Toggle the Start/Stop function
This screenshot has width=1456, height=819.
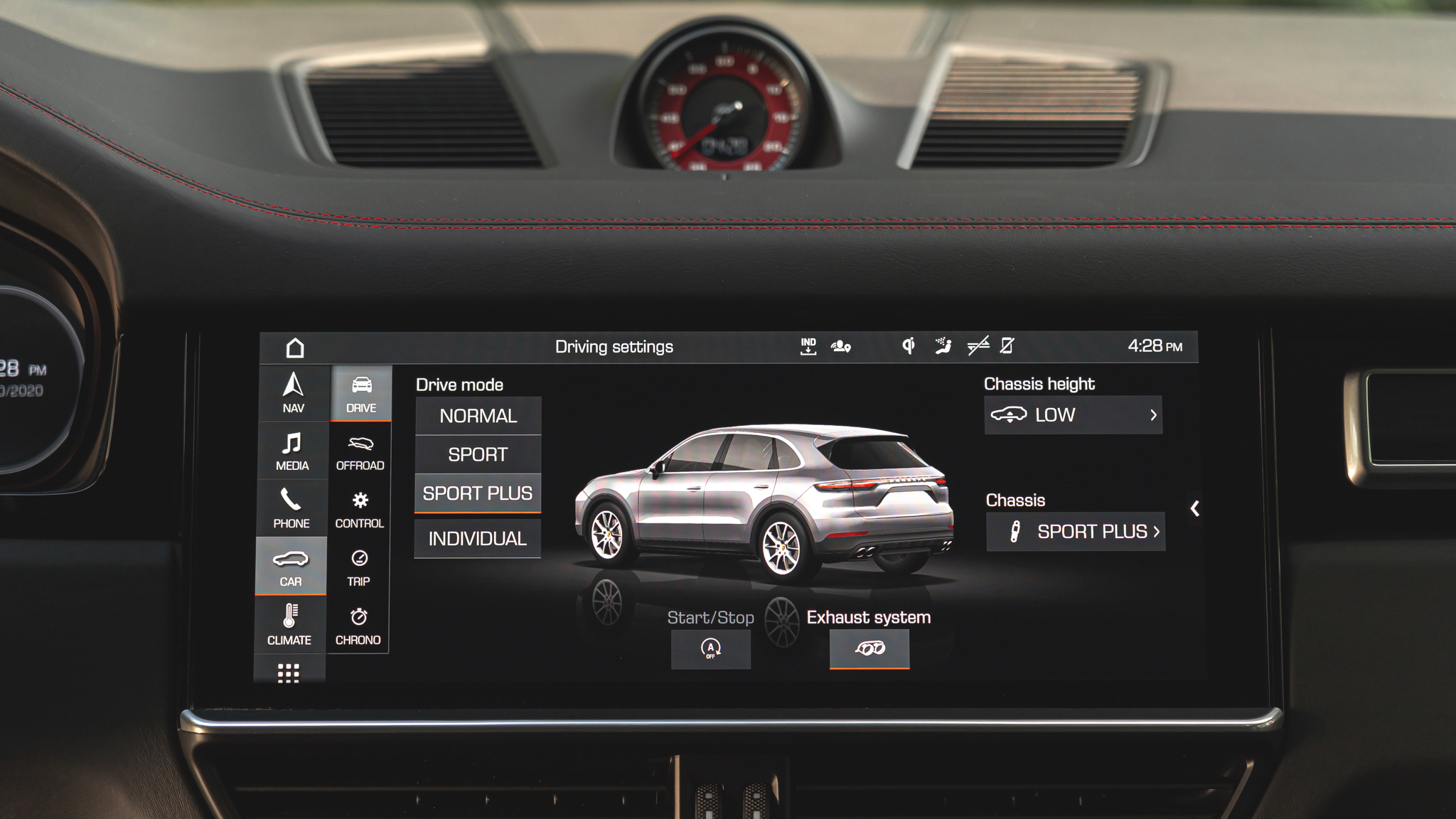tap(711, 648)
